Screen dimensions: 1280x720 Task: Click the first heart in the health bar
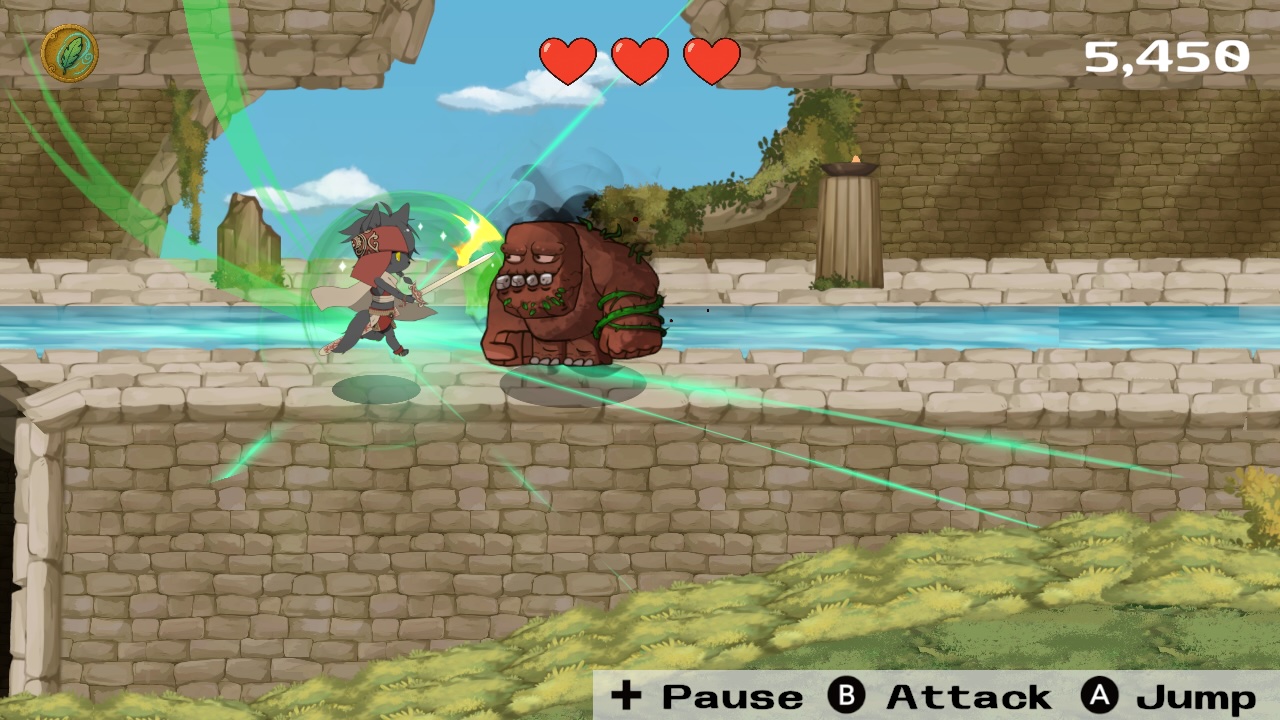pyautogui.click(x=567, y=59)
